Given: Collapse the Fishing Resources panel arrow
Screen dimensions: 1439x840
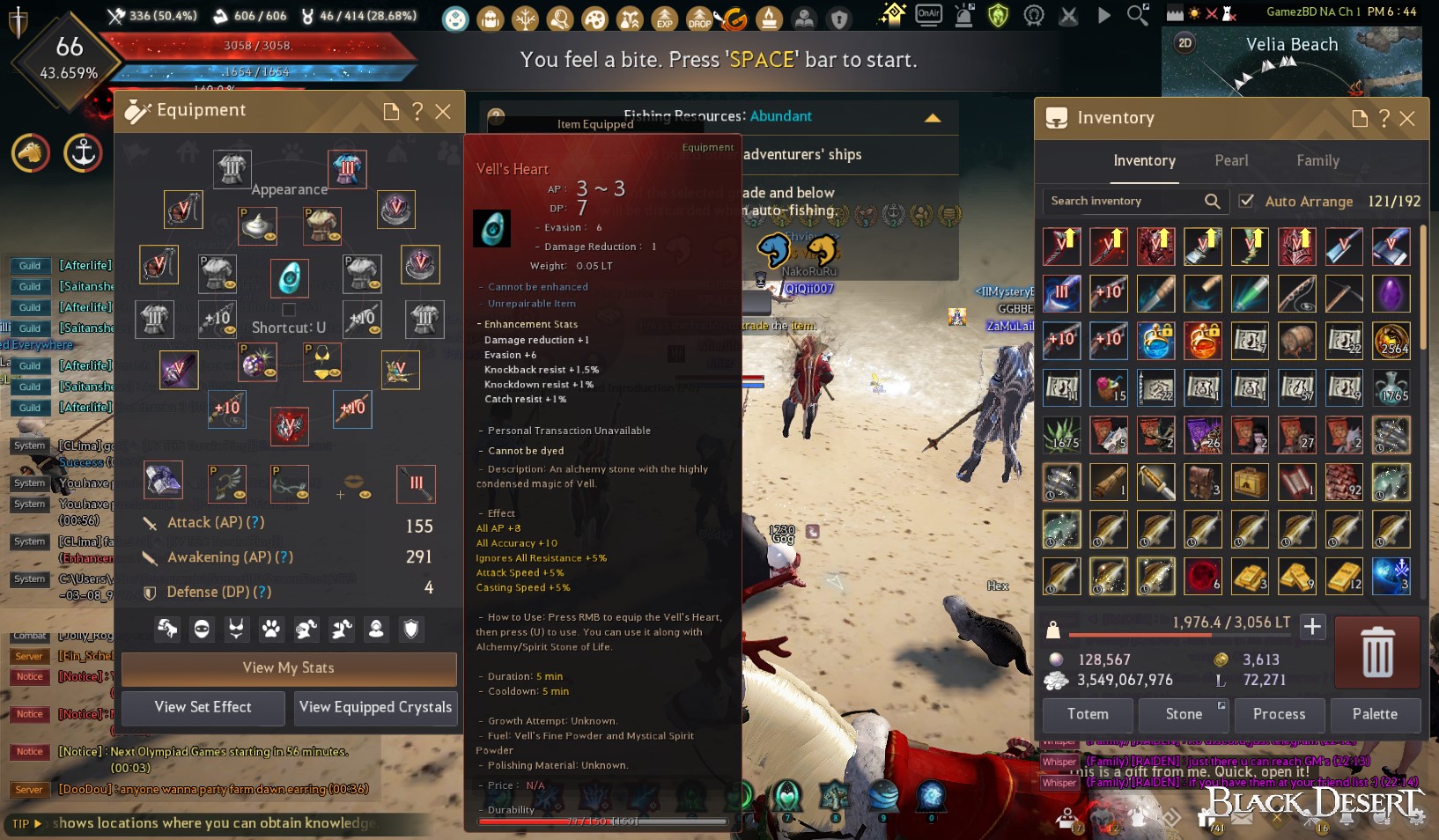Looking at the screenshot, I should (933, 117).
